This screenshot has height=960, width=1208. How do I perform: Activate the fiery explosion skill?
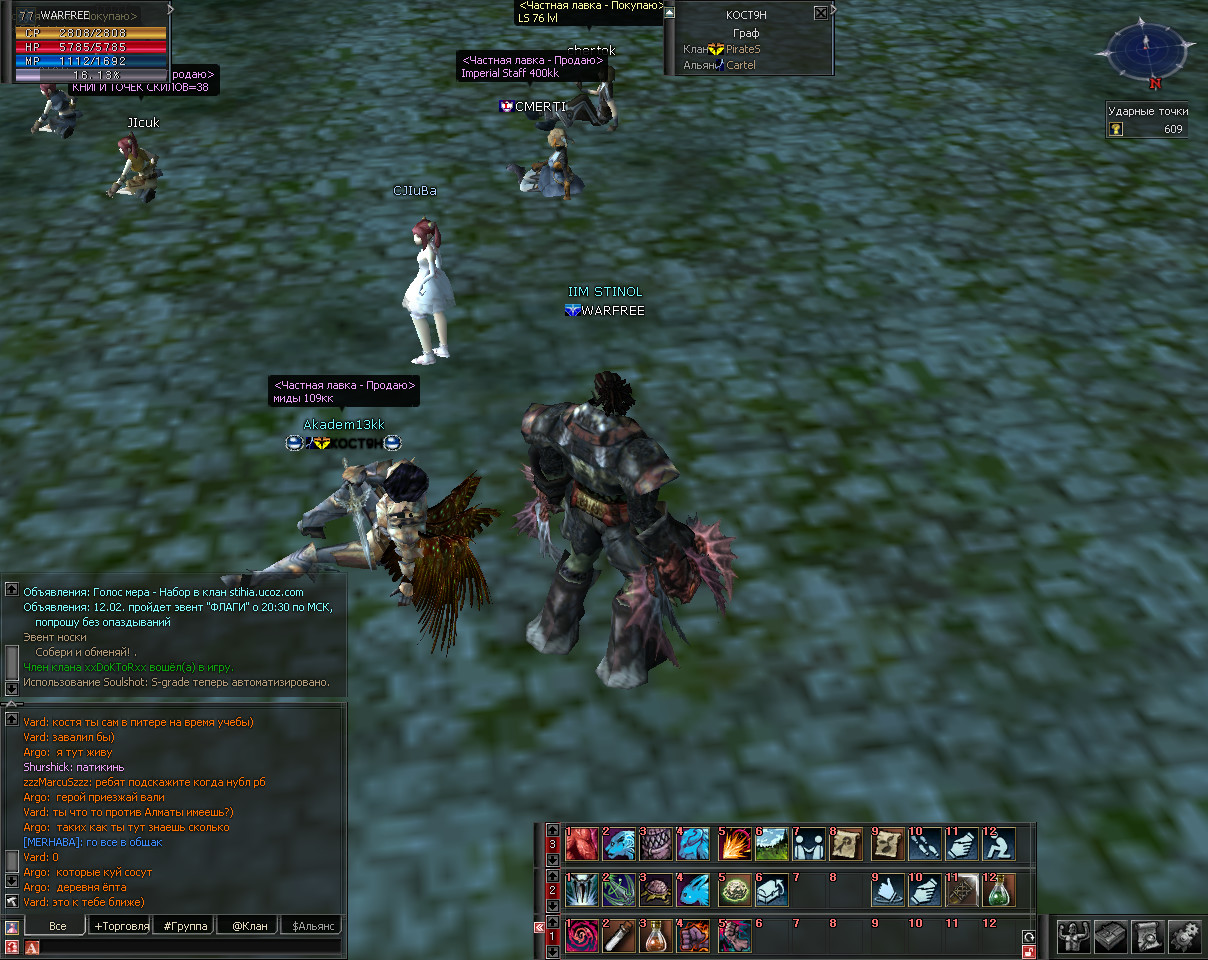point(735,844)
